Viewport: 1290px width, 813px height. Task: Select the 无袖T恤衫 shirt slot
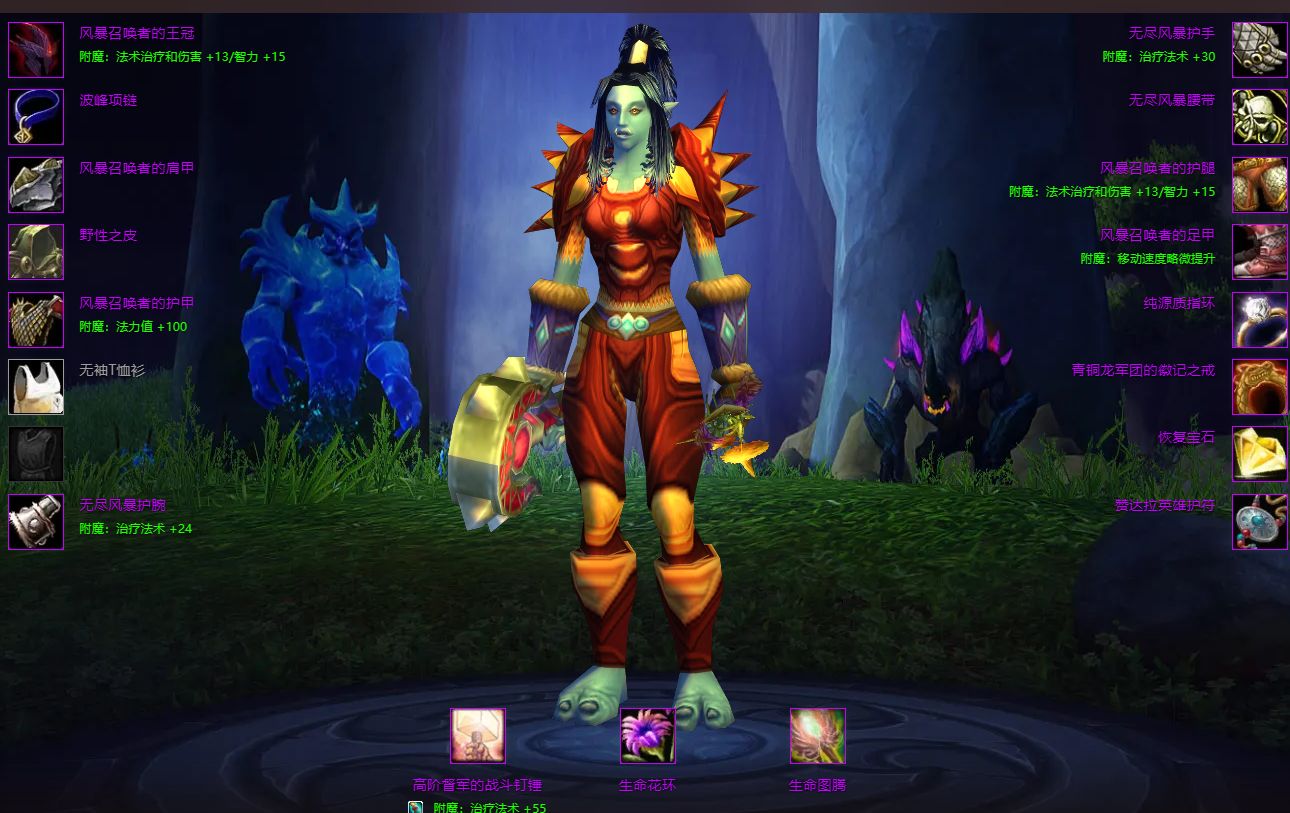pos(36,387)
